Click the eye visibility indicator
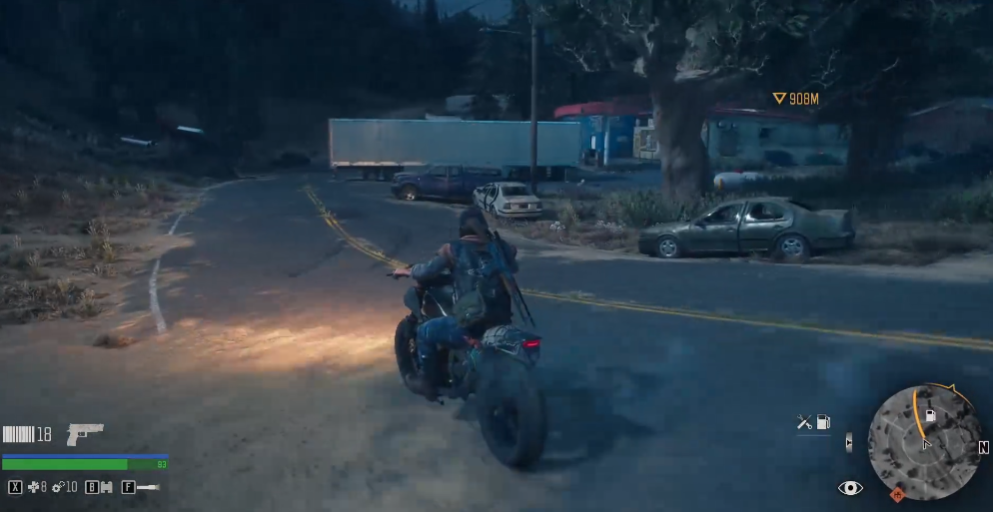This screenshot has height=512, width=993. 850,487
